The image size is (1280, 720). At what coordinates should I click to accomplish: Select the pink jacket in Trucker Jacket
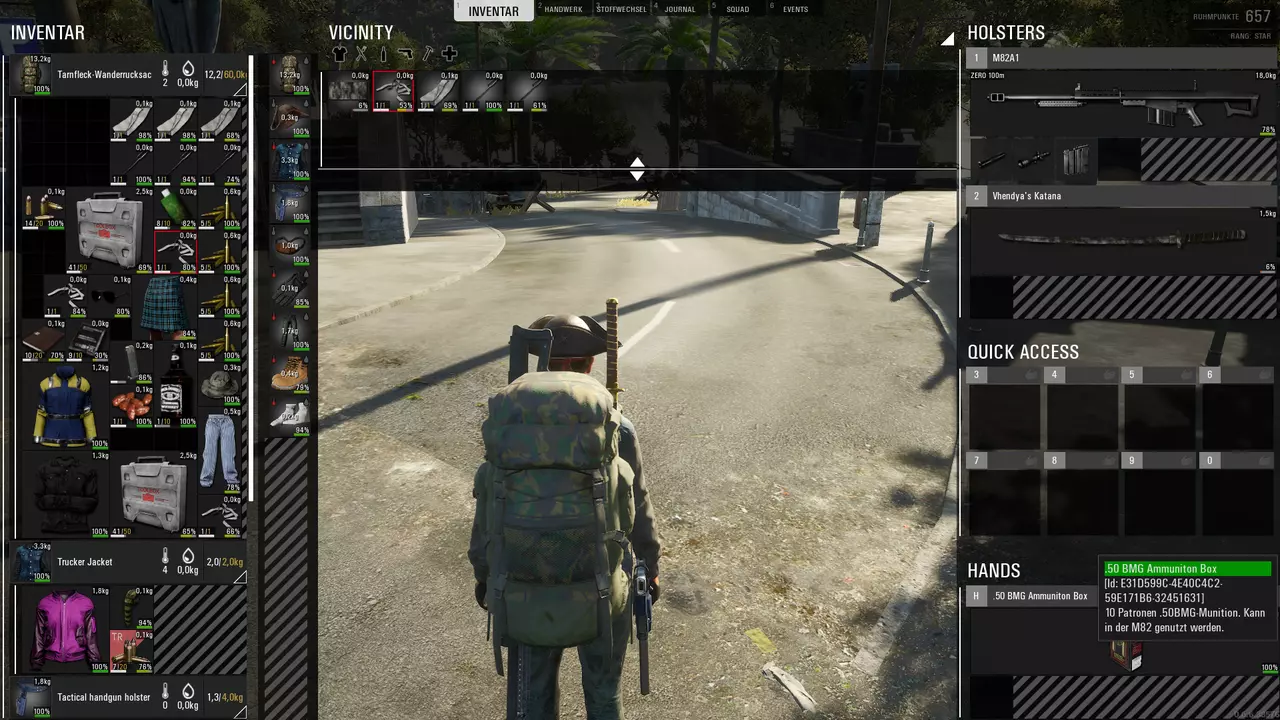tap(64, 629)
